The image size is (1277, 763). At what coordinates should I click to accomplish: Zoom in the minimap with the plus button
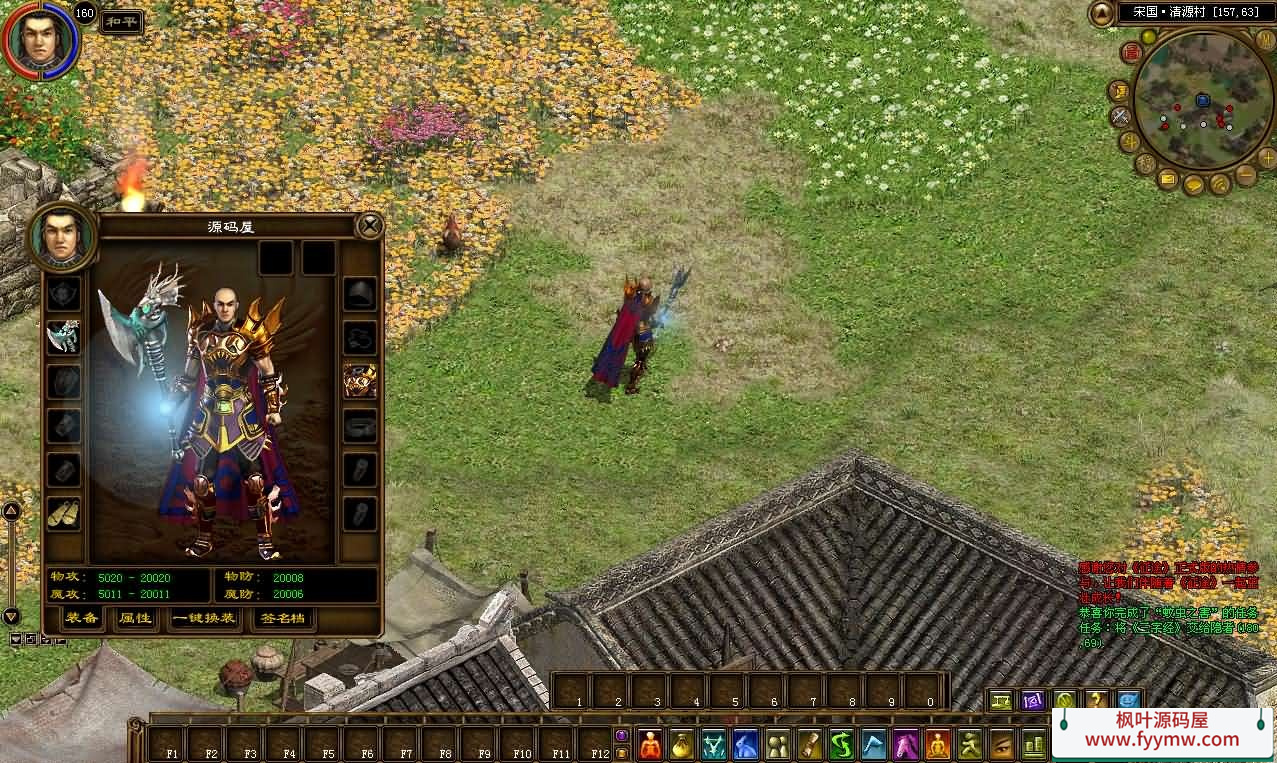tap(1266, 158)
